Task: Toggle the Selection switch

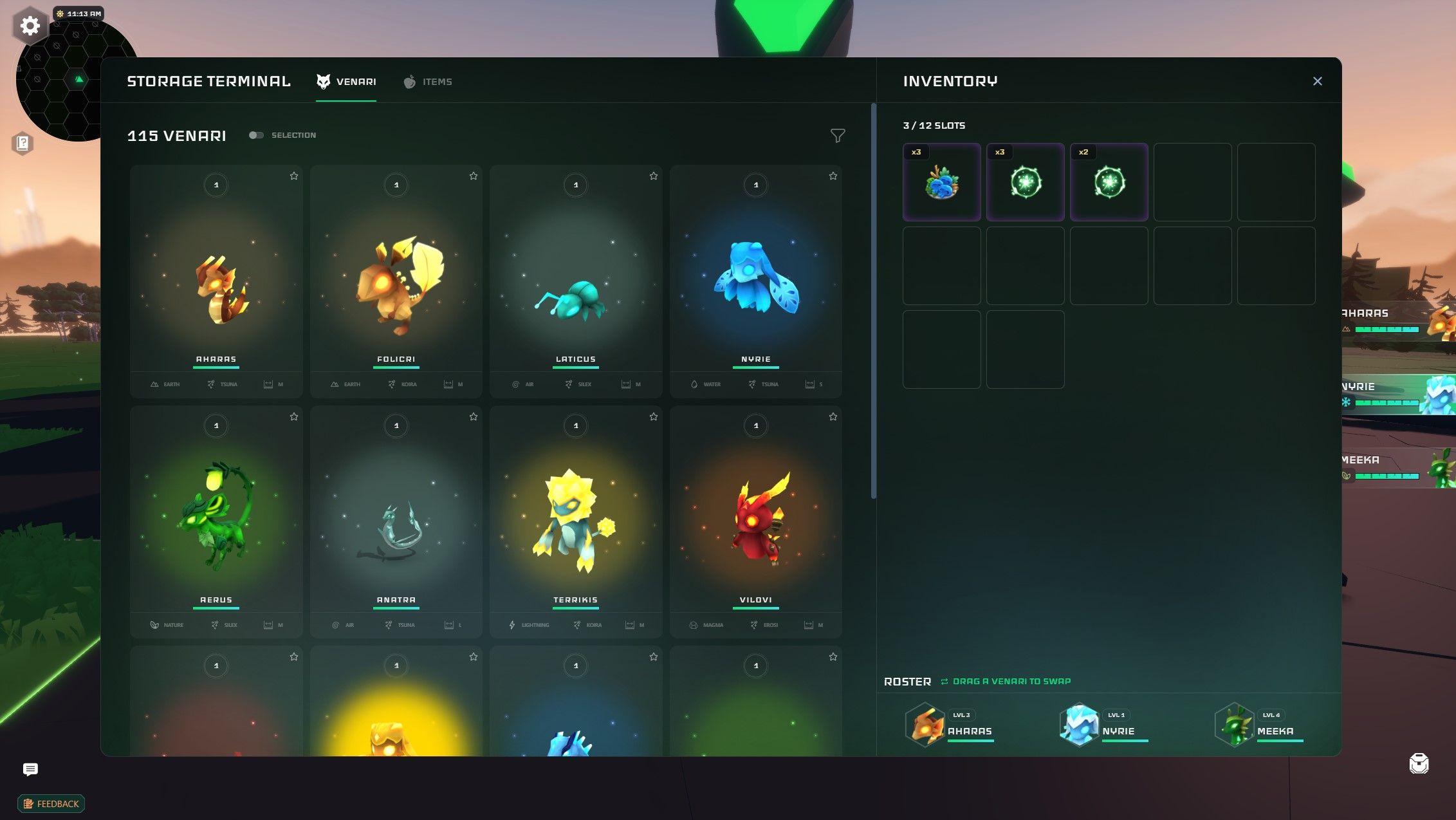Action: [x=256, y=135]
